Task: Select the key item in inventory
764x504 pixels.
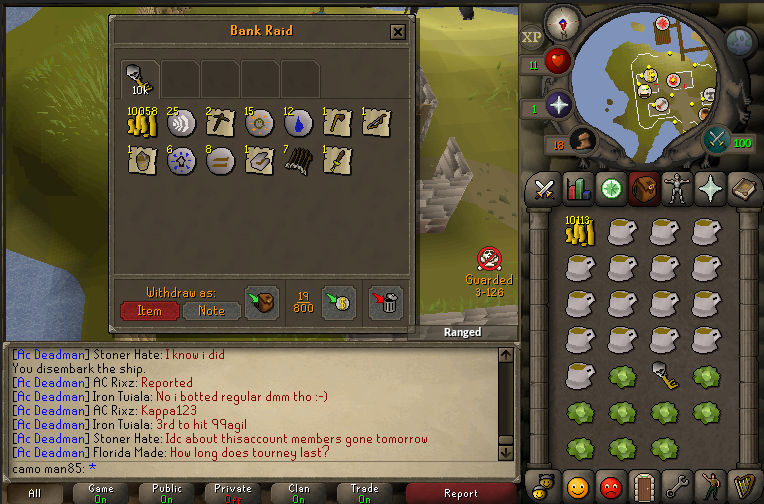Action: pos(663,375)
